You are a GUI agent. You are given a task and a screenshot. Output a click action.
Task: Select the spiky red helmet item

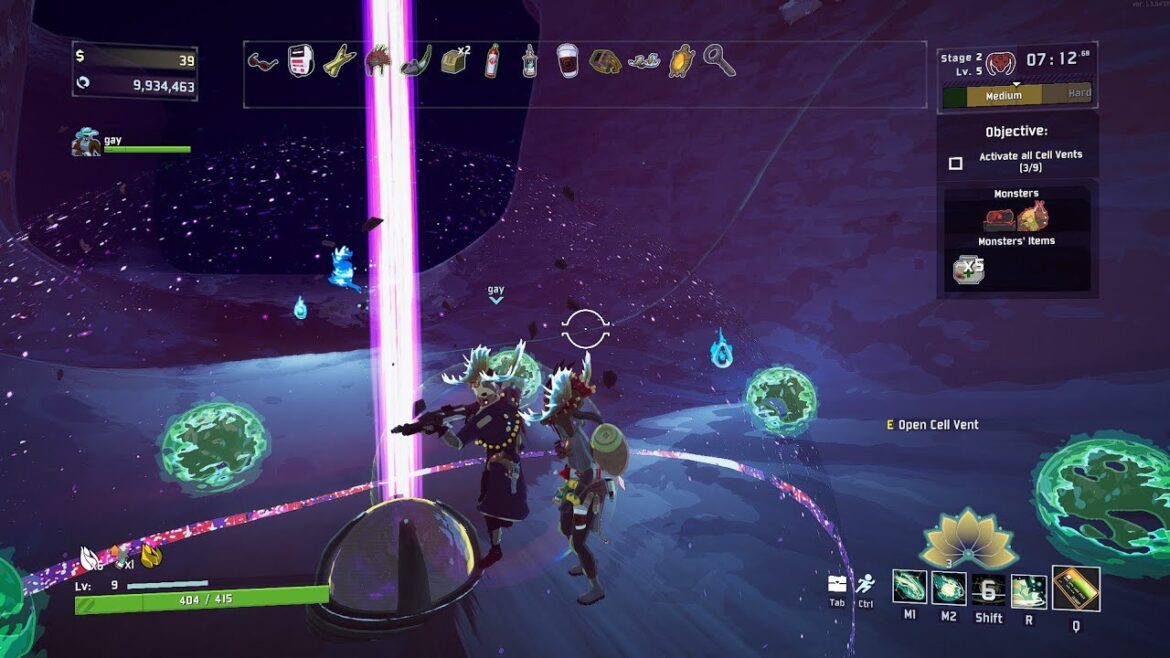[378, 61]
